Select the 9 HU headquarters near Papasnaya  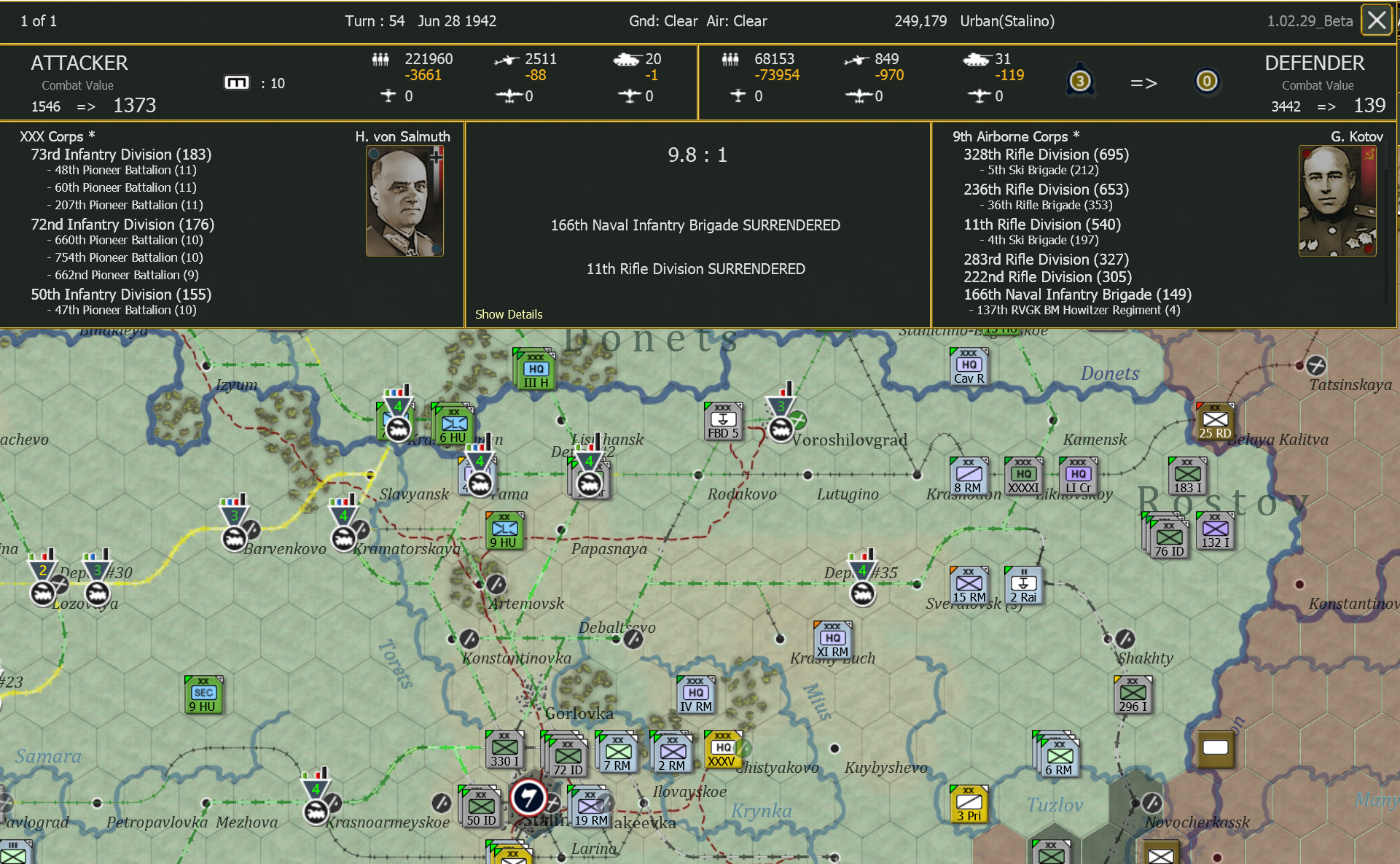coord(504,531)
